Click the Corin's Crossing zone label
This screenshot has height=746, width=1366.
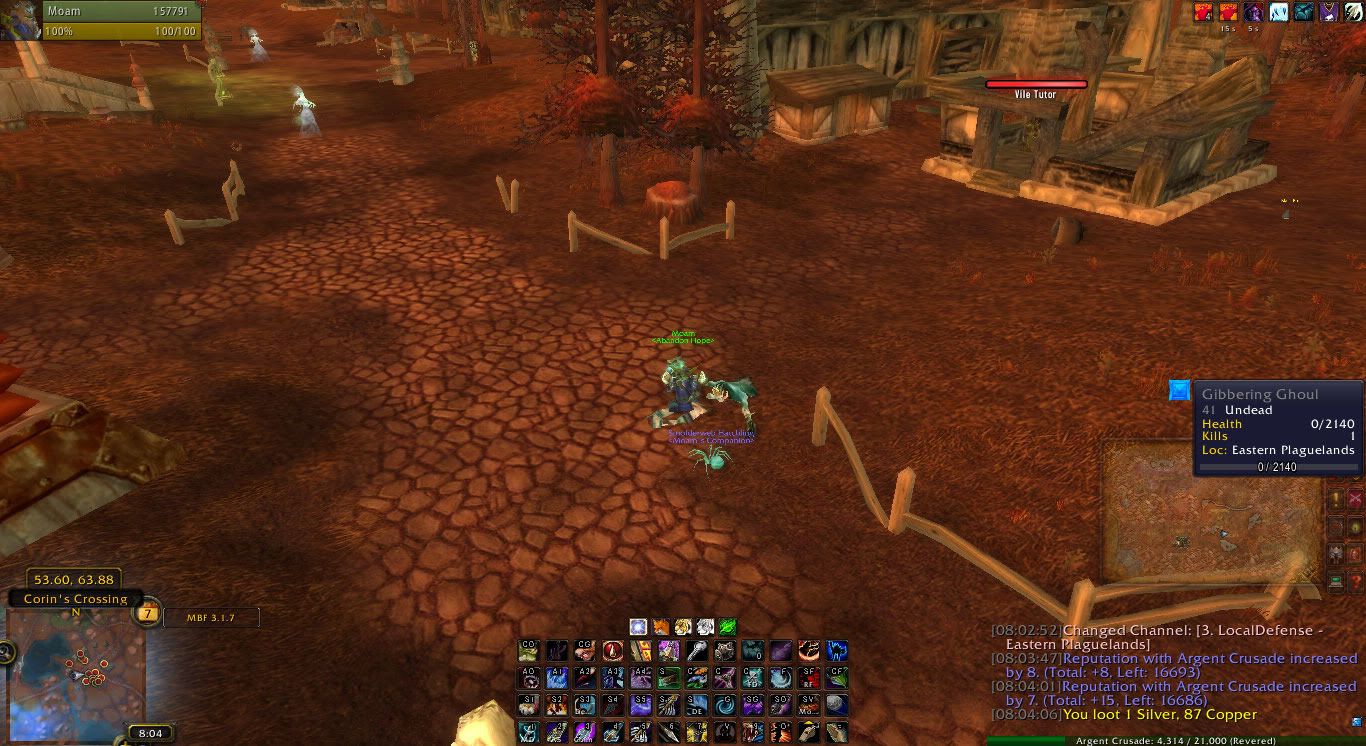coord(76,599)
